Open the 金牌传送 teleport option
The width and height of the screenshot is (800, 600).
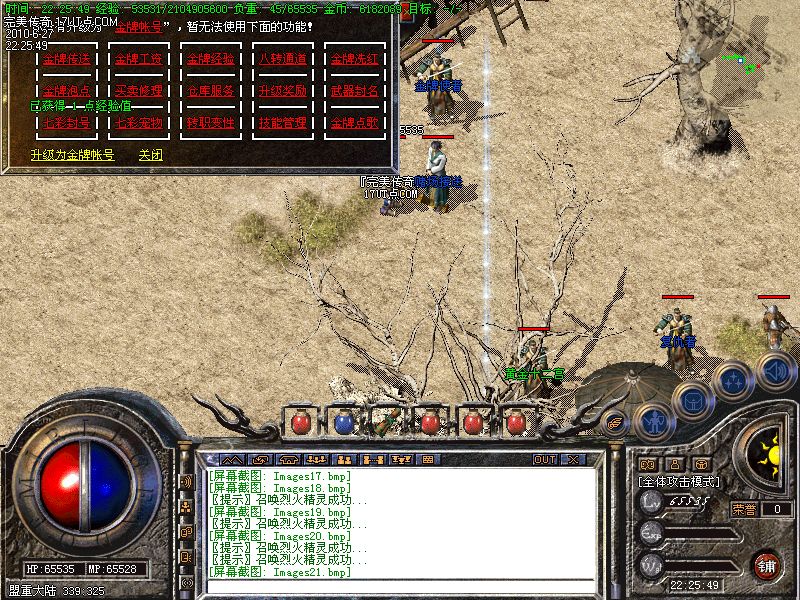pyautogui.click(x=66, y=59)
